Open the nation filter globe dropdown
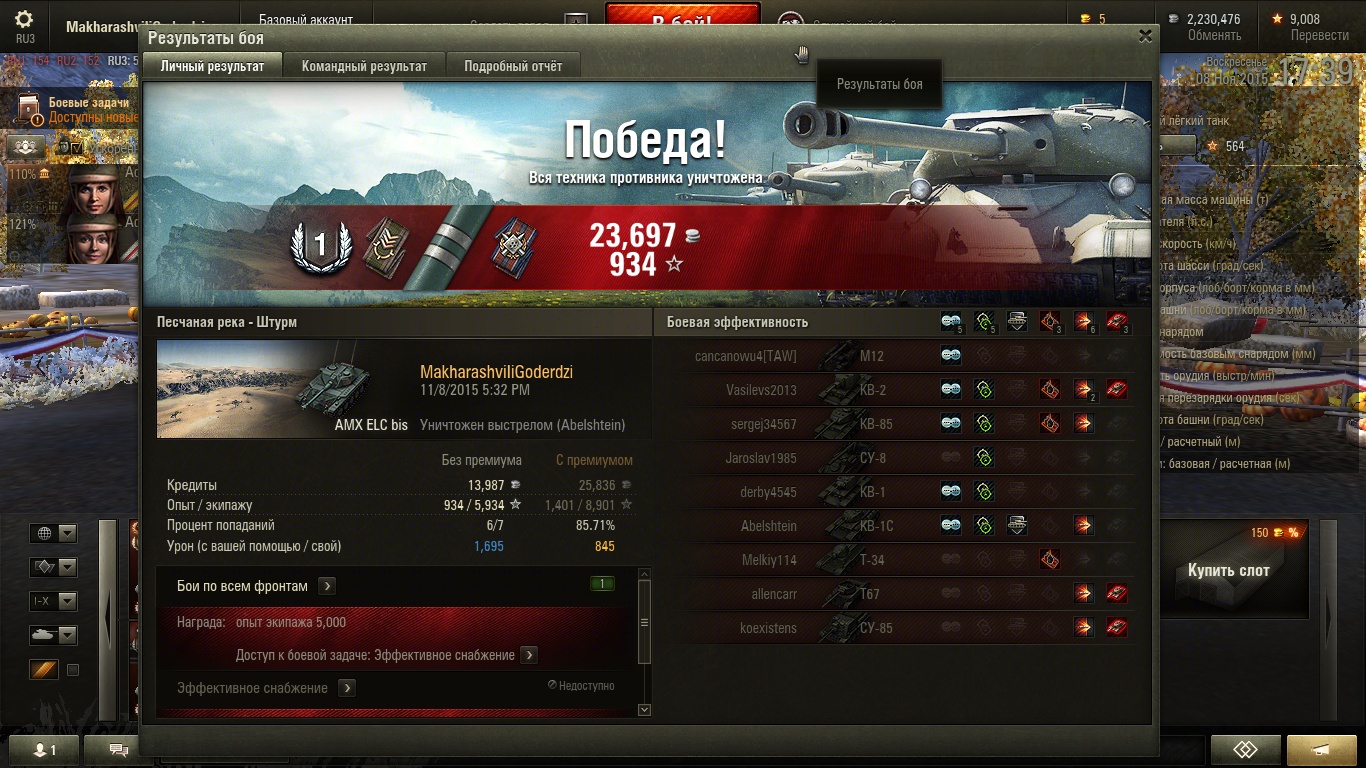 tap(54, 534)
